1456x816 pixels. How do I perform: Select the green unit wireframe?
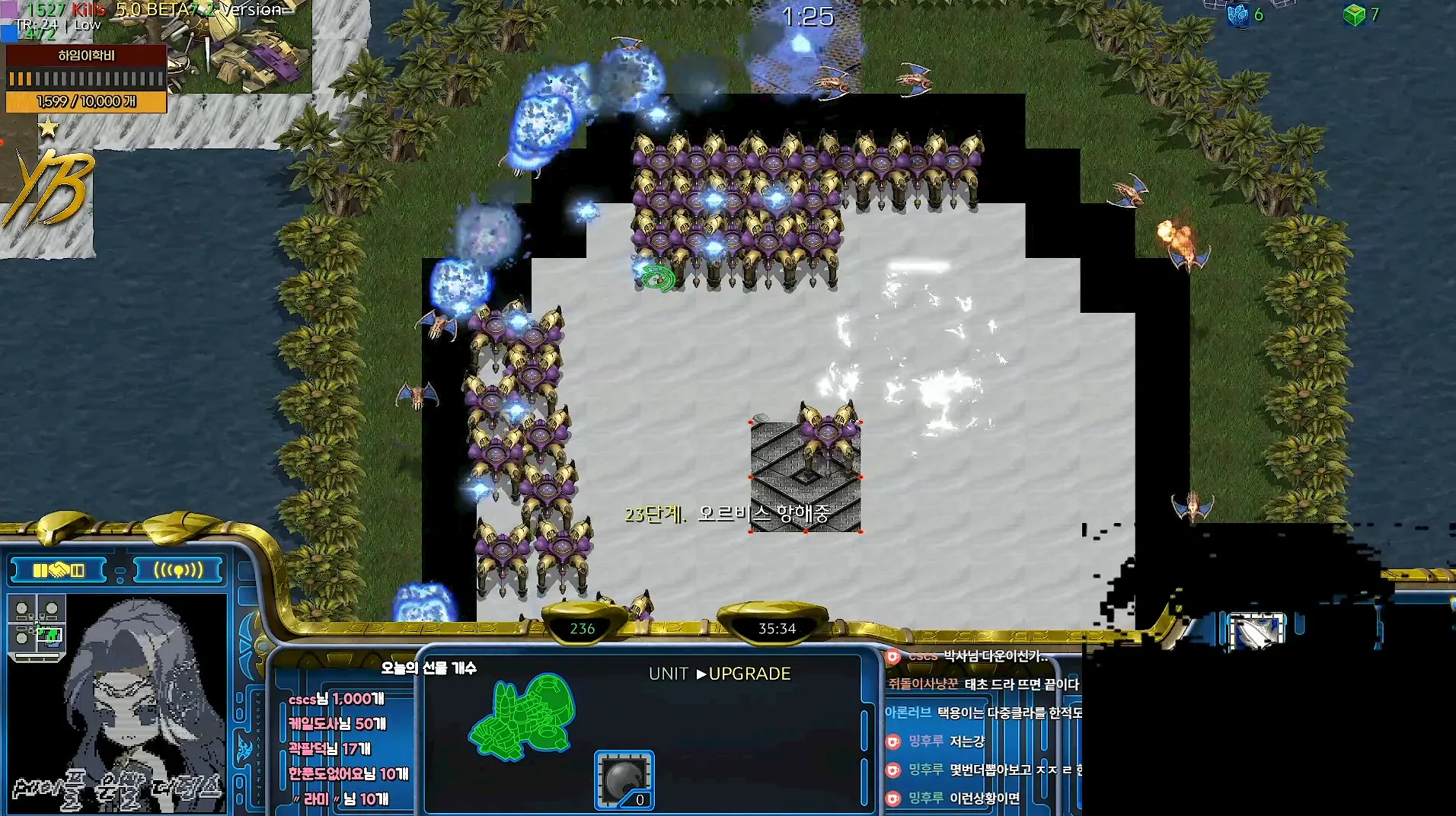click(522, 716)
